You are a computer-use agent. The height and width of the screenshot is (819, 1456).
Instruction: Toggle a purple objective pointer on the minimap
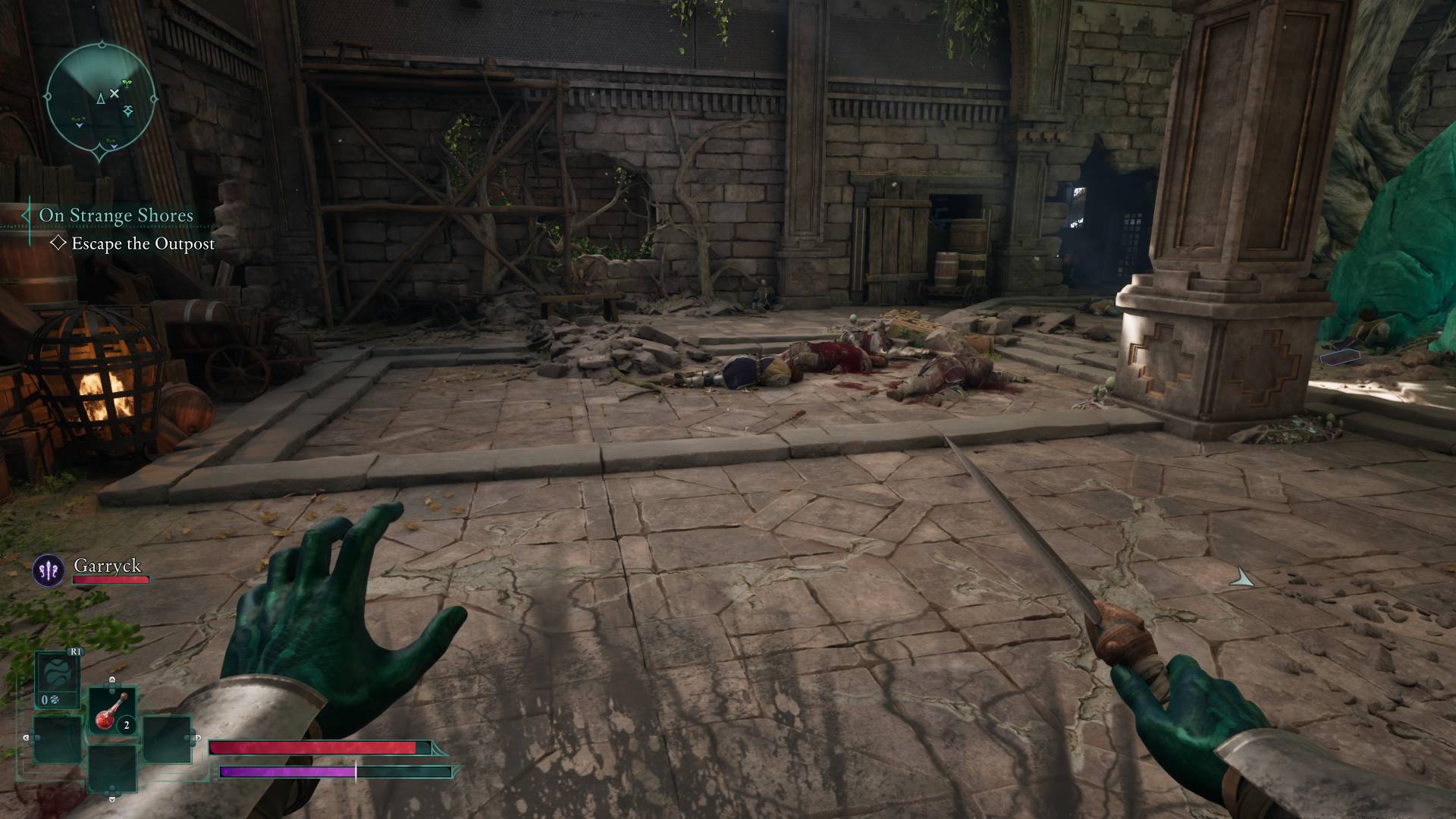79,125
